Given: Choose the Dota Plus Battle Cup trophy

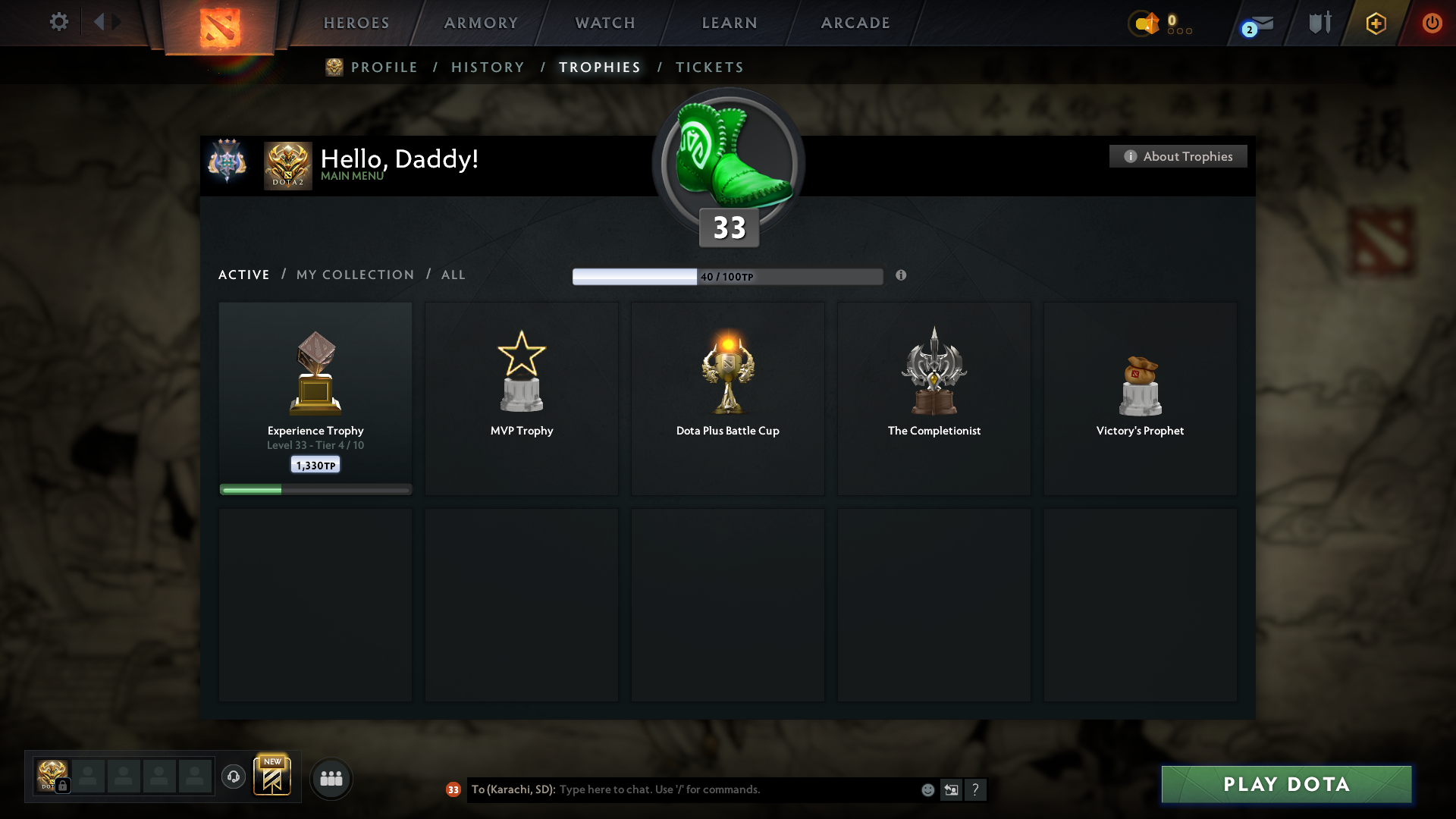Looking at the screenshot, I should click(x=728, y=398).
